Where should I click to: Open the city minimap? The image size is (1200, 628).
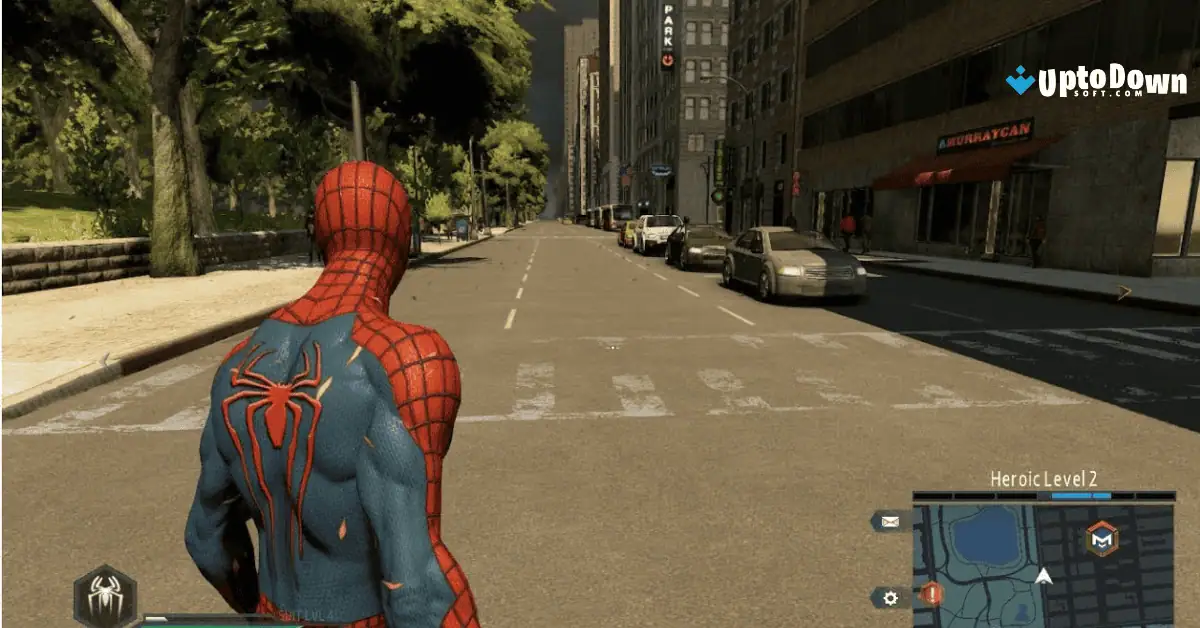coord(1043,566)
